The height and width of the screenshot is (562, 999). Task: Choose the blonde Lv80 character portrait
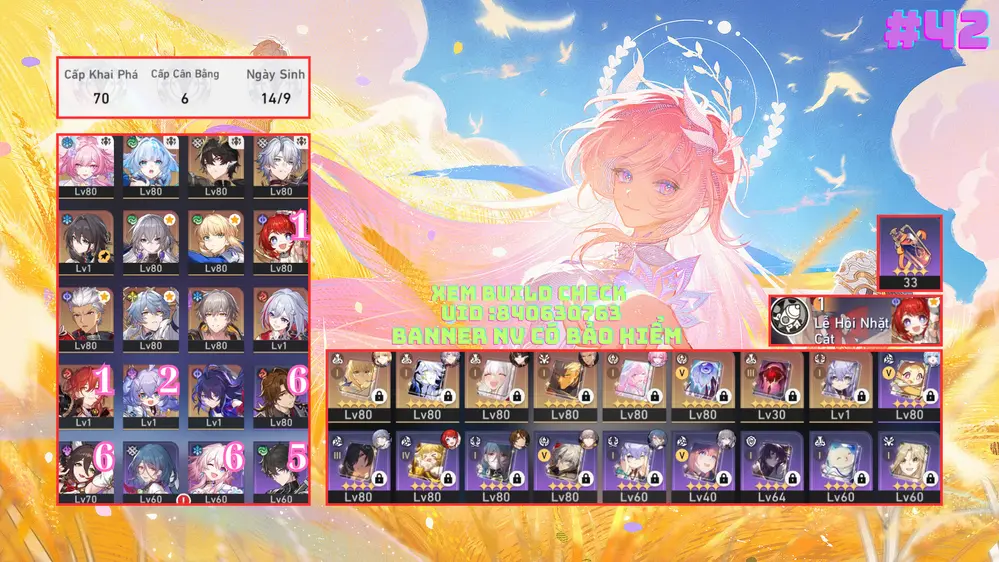point(215,240)
